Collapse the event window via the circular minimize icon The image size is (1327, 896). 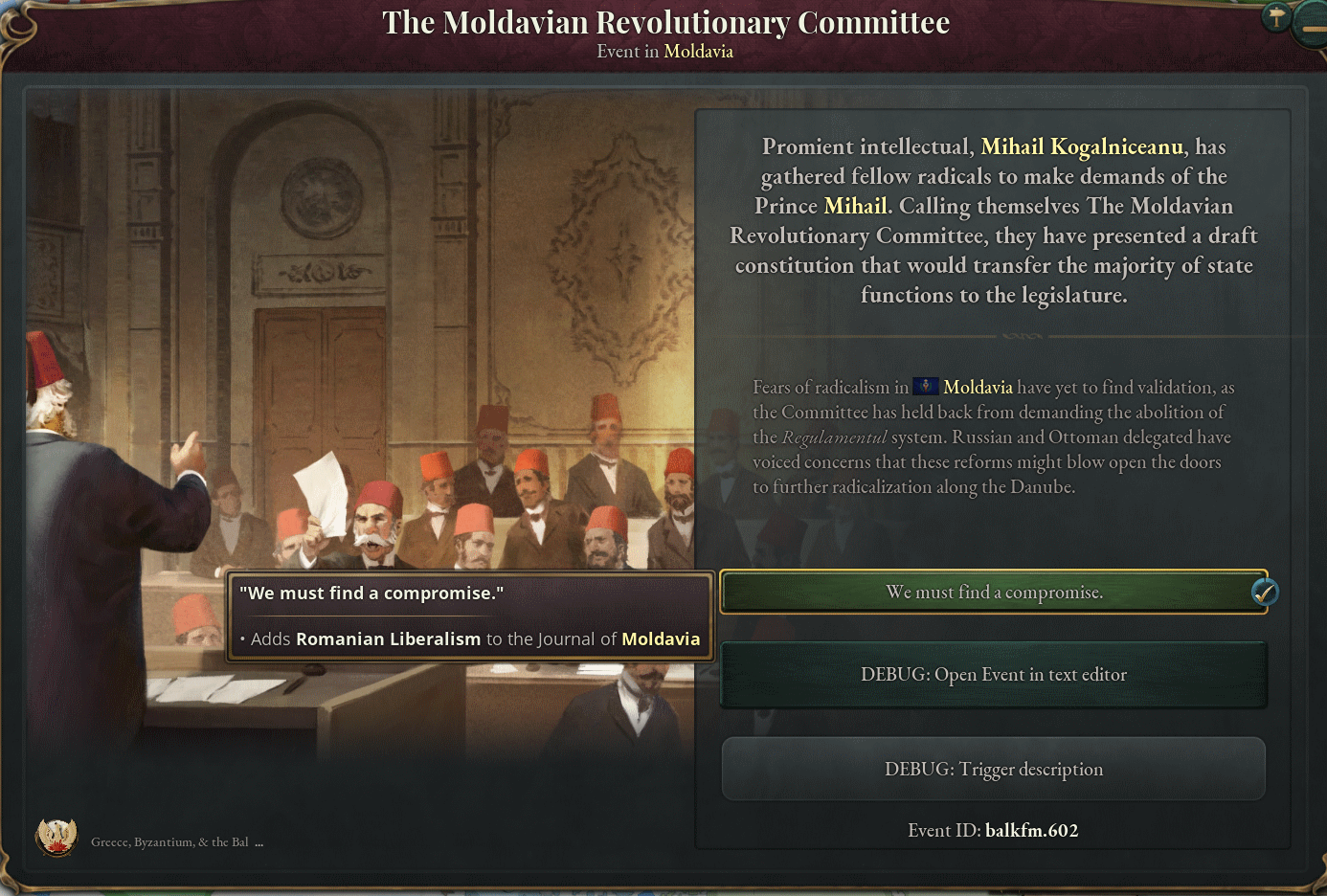click(x=1312, y=29)
